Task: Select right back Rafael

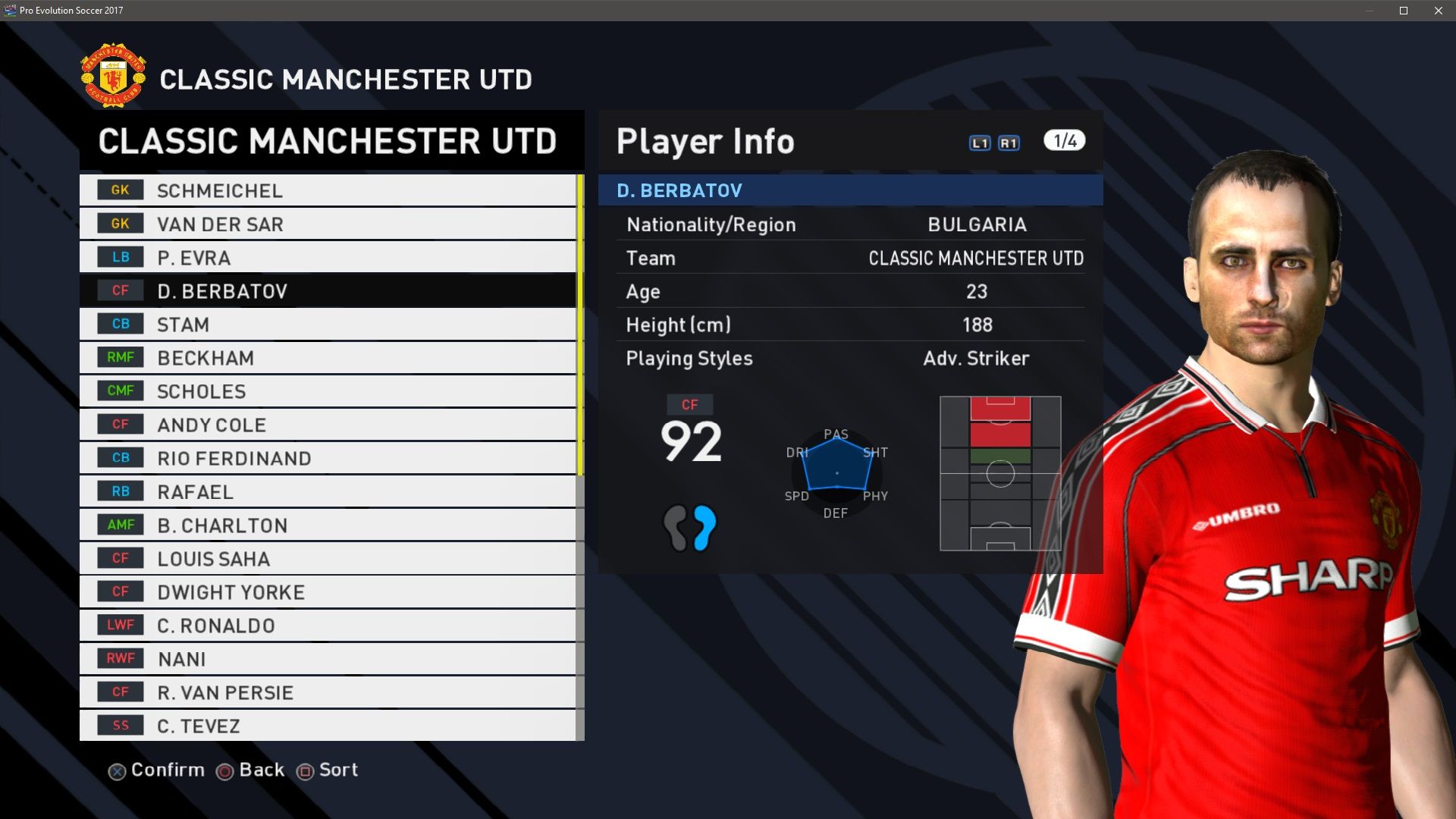Action: (x=328, y=491)
